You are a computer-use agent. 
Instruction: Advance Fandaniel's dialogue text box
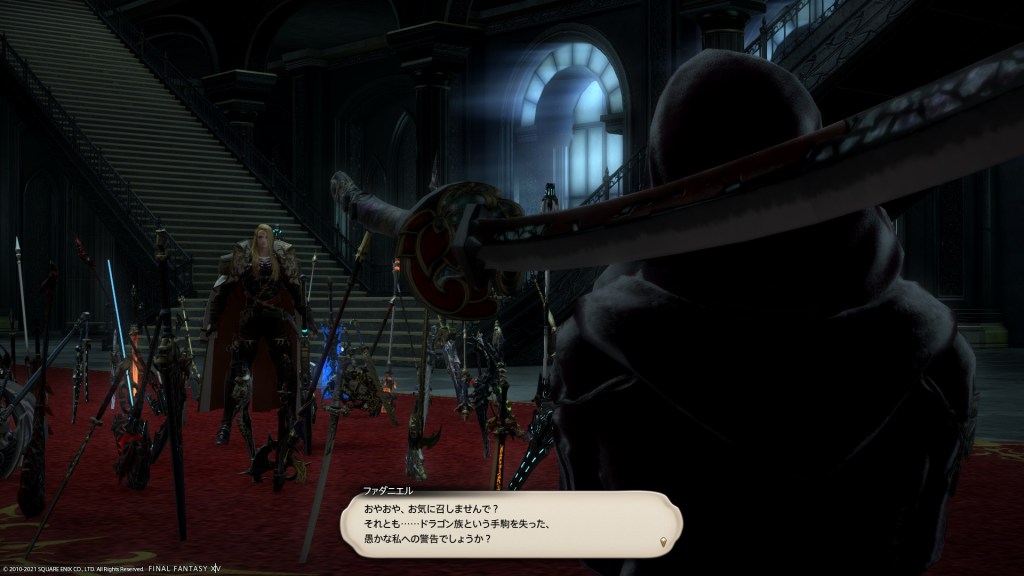point(510,524)
